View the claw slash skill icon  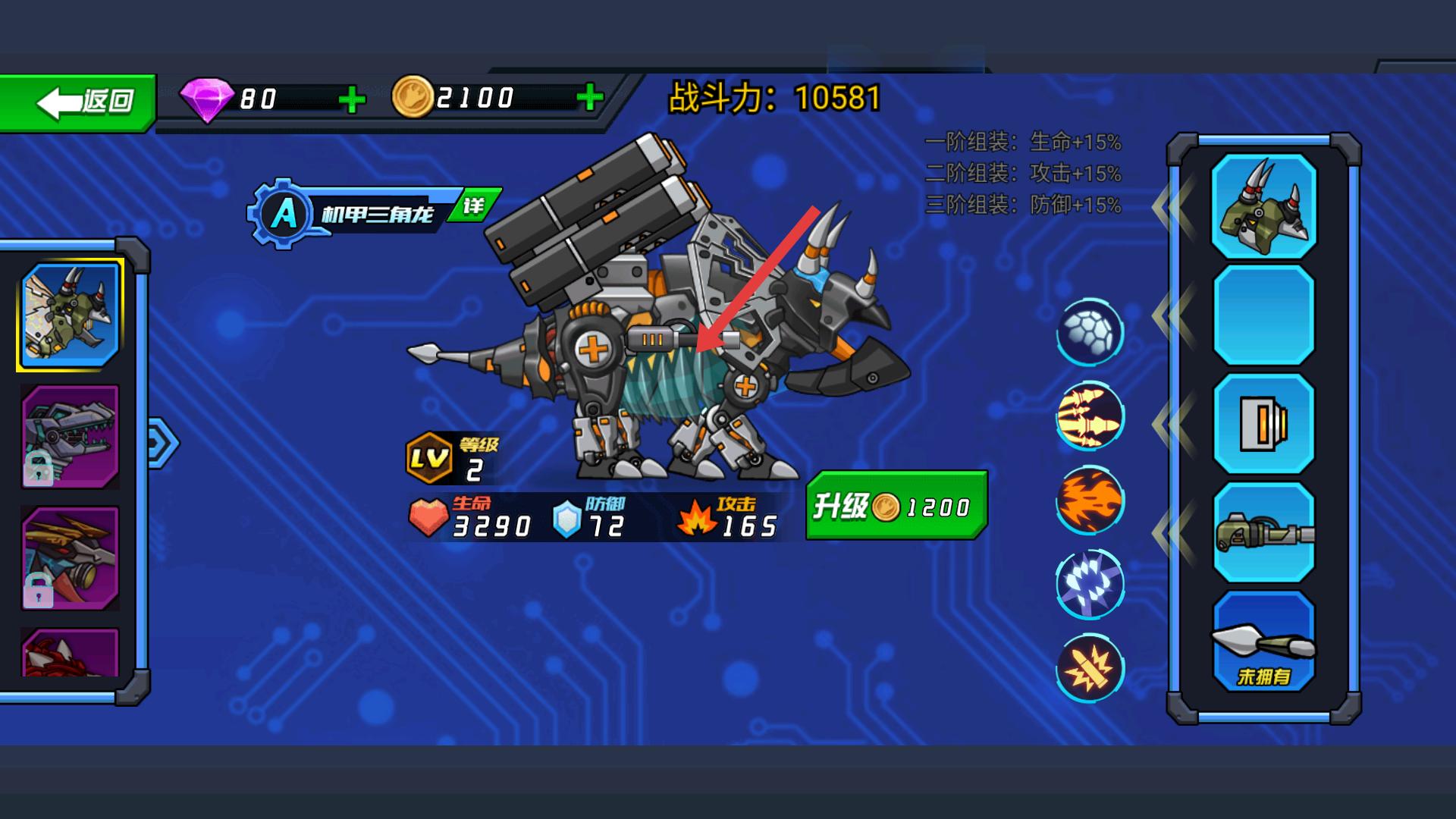pyautogui.click(x=1090, y=416)
